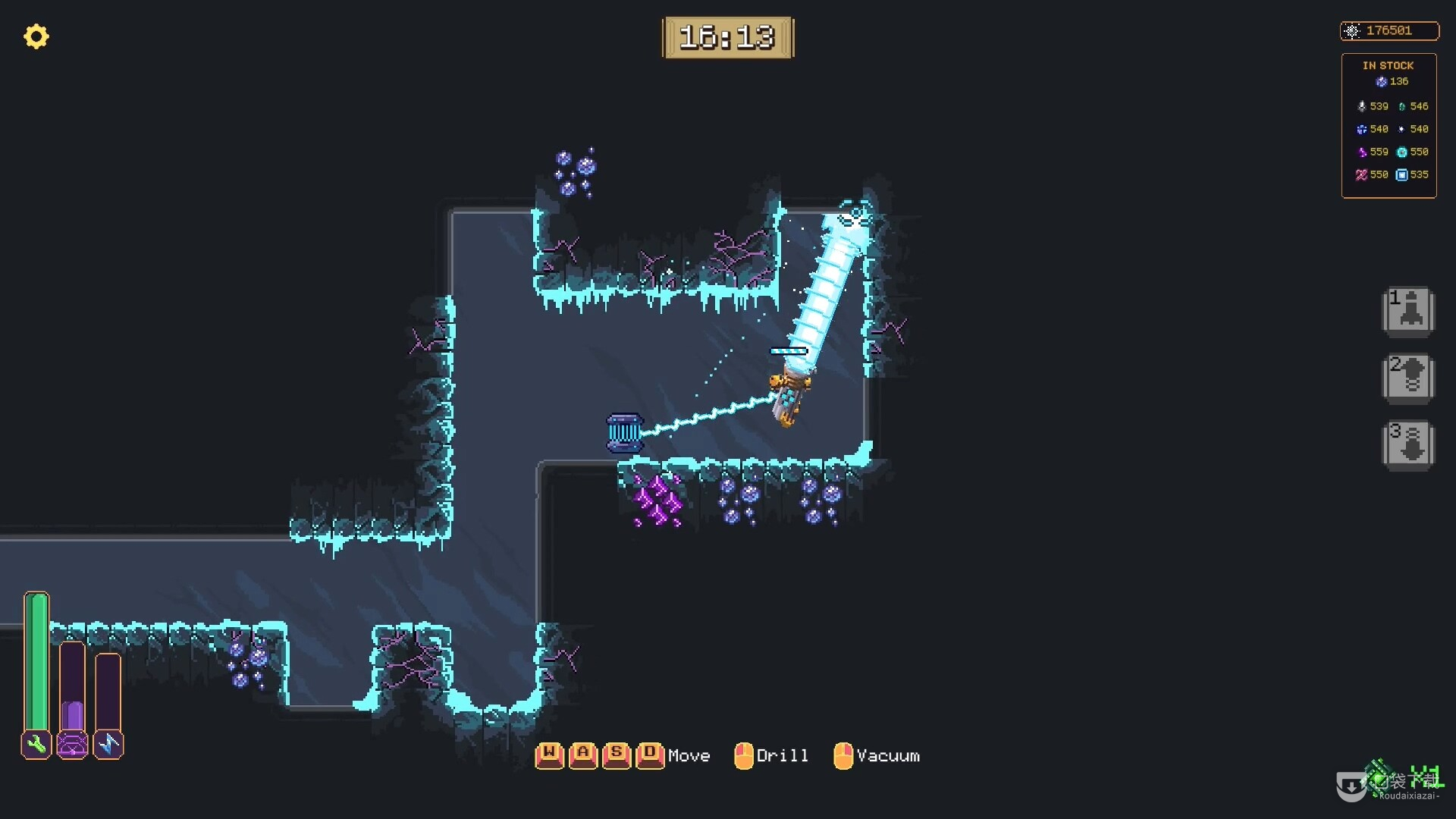Activate ability slot 3 with the down arrow
This screenshot has width=1456, height=819.
coord(1408,444)
